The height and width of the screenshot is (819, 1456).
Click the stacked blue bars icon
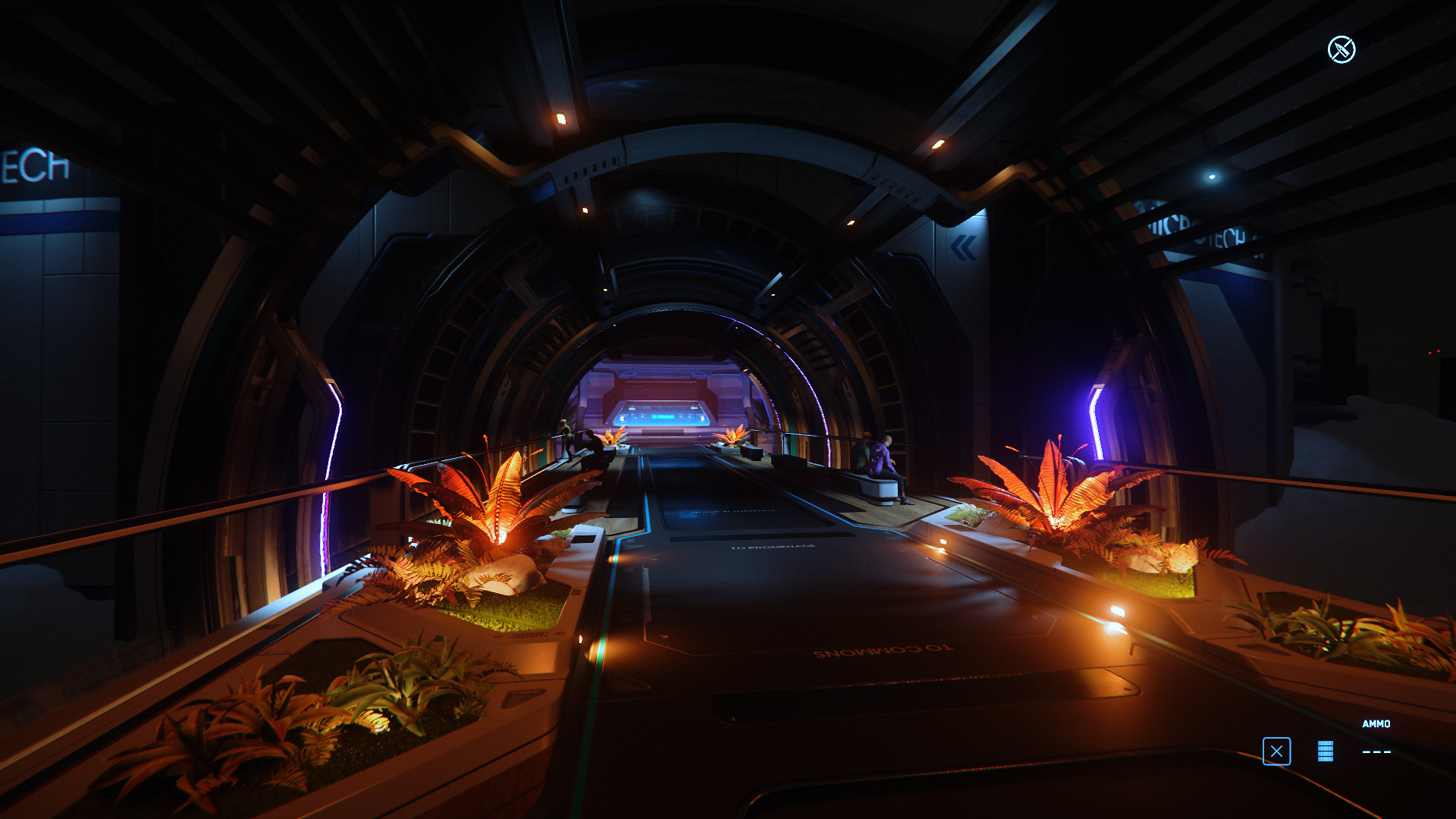coord(1325,751)
